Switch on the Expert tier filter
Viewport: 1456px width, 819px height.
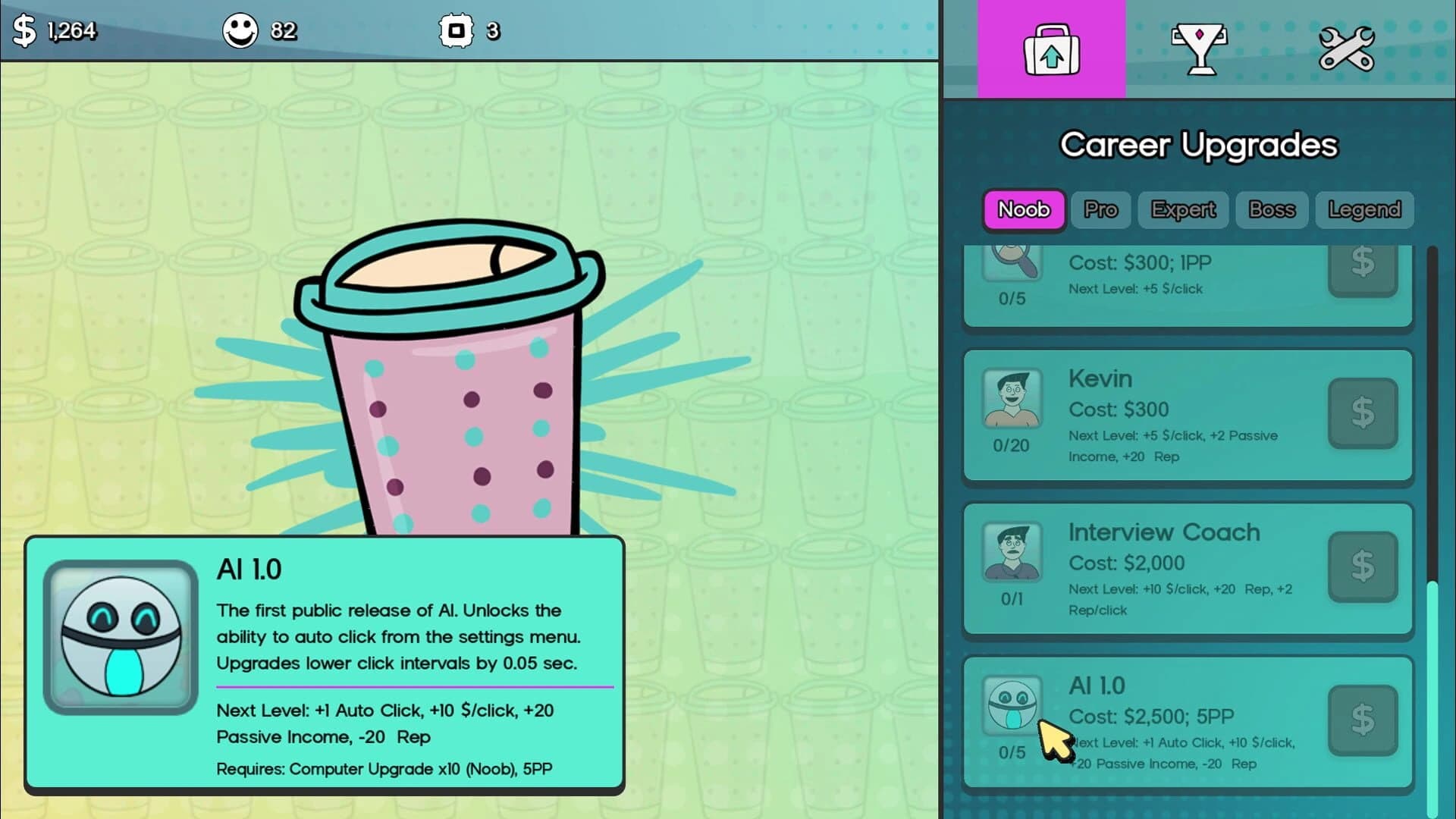(1183, 210)
